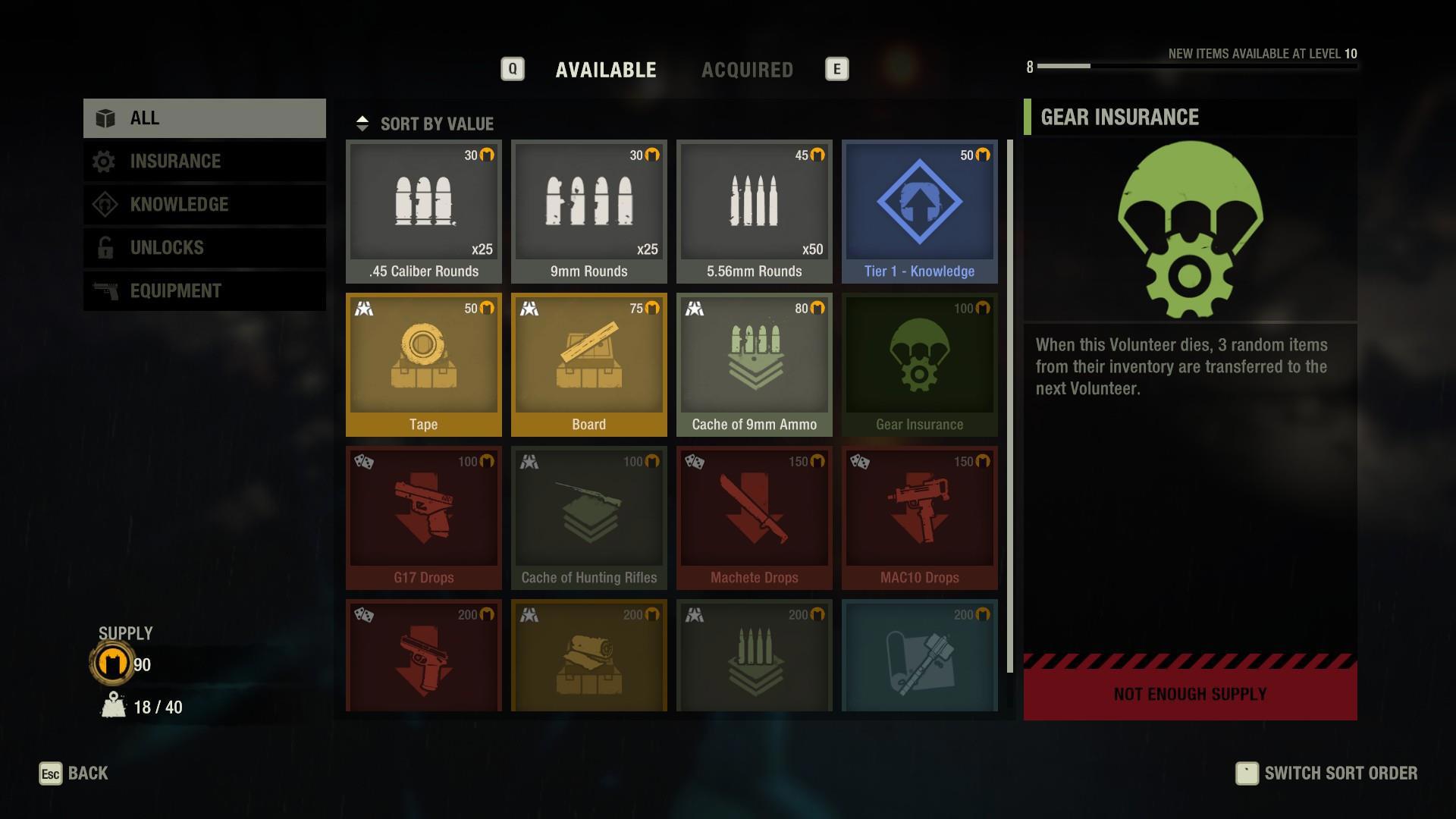
Task: Open the Available tab
Action: coord(605,70)
